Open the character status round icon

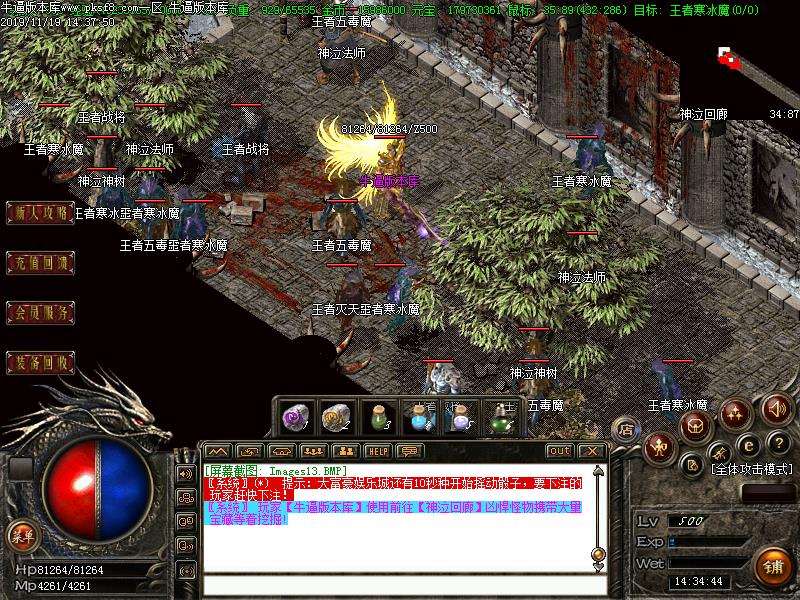659,446
